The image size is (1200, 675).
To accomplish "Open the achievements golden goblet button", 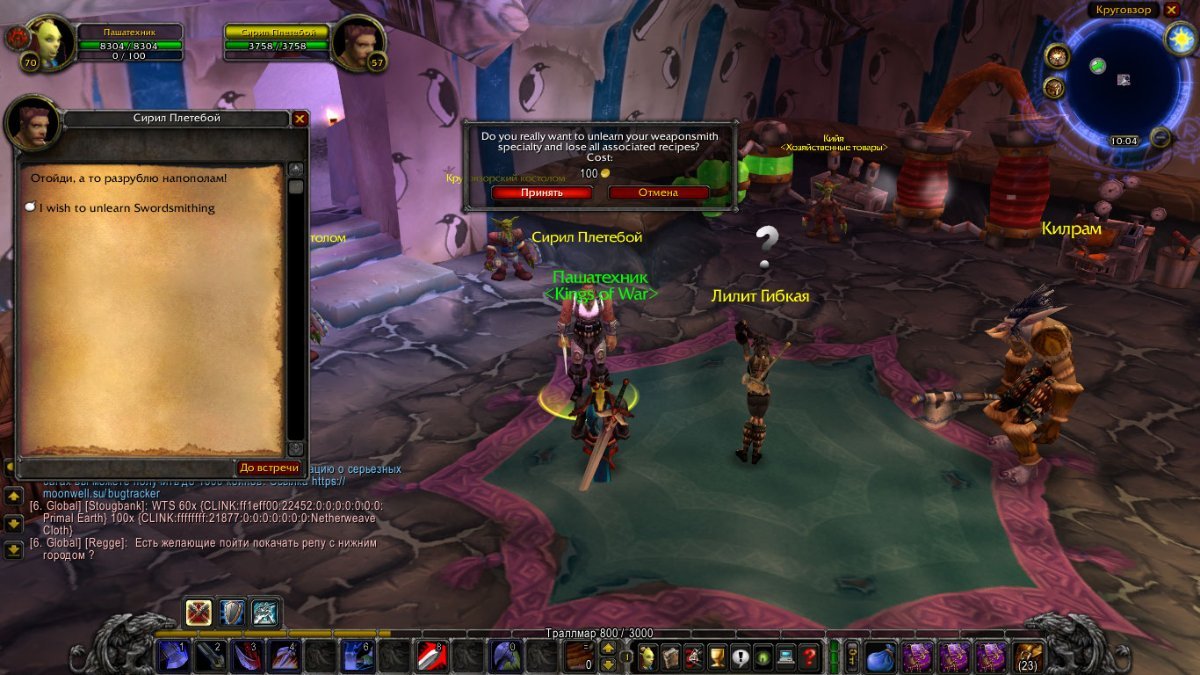I will tap(716, 657).
